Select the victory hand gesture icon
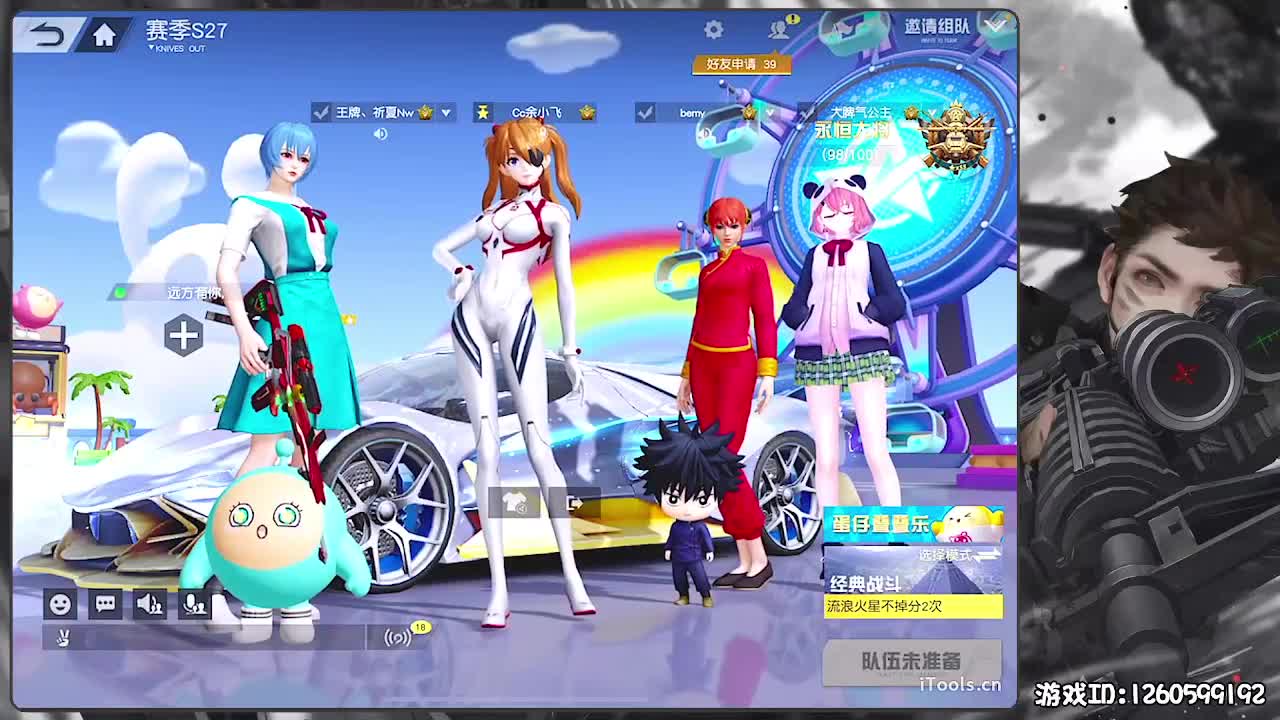 [61, 635]
